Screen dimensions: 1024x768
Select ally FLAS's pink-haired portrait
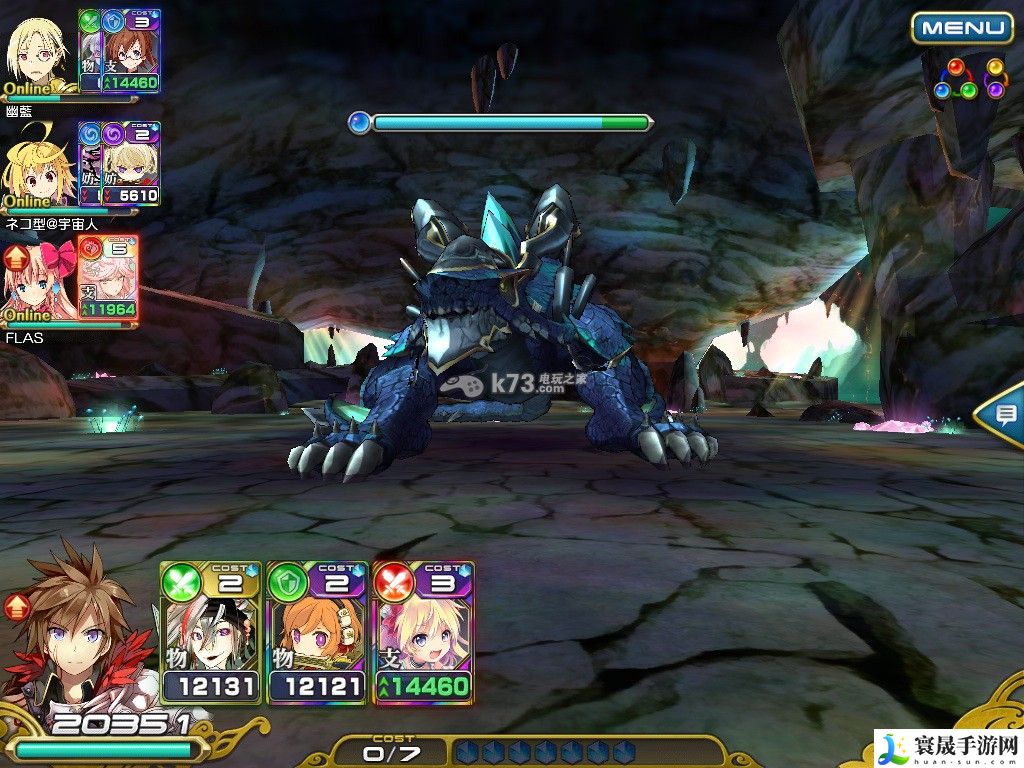(40, 281)
